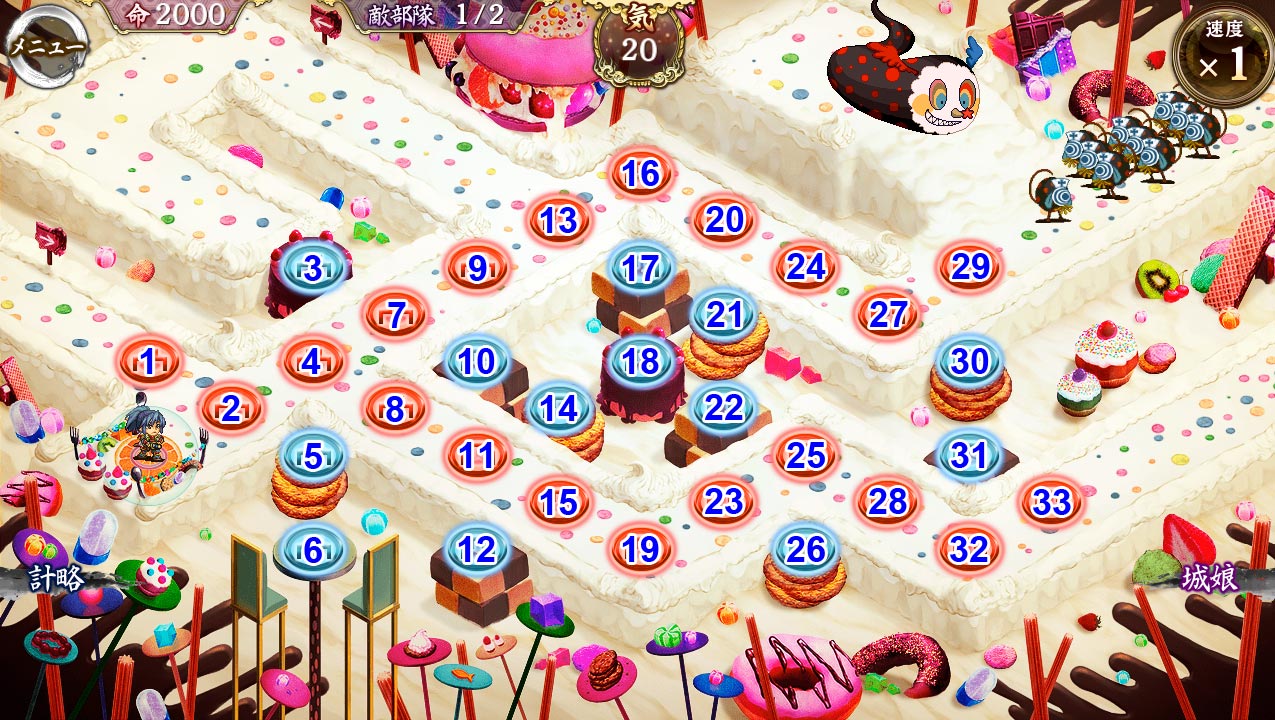Select red placement tile 19
This screenshot has height=720, width=1275.
coord(640,549)
